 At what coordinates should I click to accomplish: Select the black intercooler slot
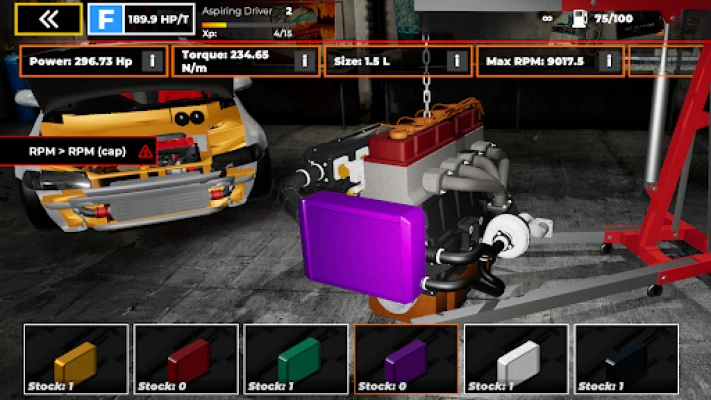(x=626, y=359)
